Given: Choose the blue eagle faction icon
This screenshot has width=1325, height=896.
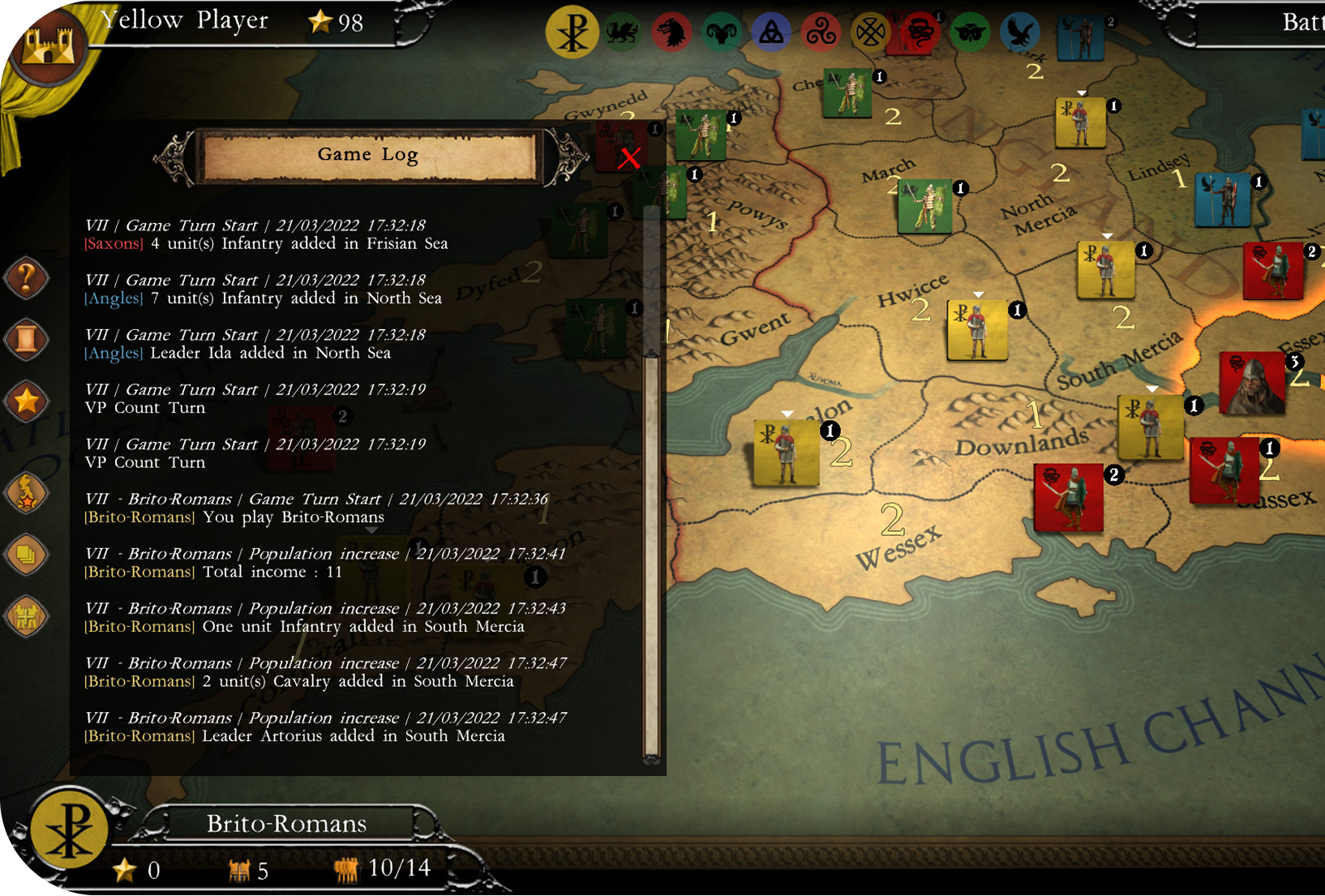Looking at the screenshot, I should (1019, 33).
